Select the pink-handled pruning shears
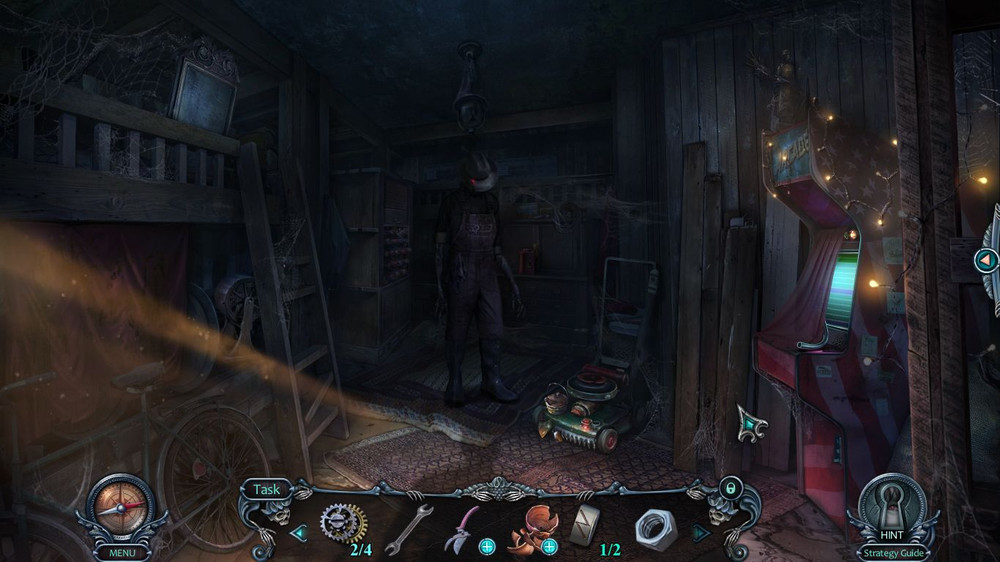This screenshot has width=1000, height=562. [461, 526]
